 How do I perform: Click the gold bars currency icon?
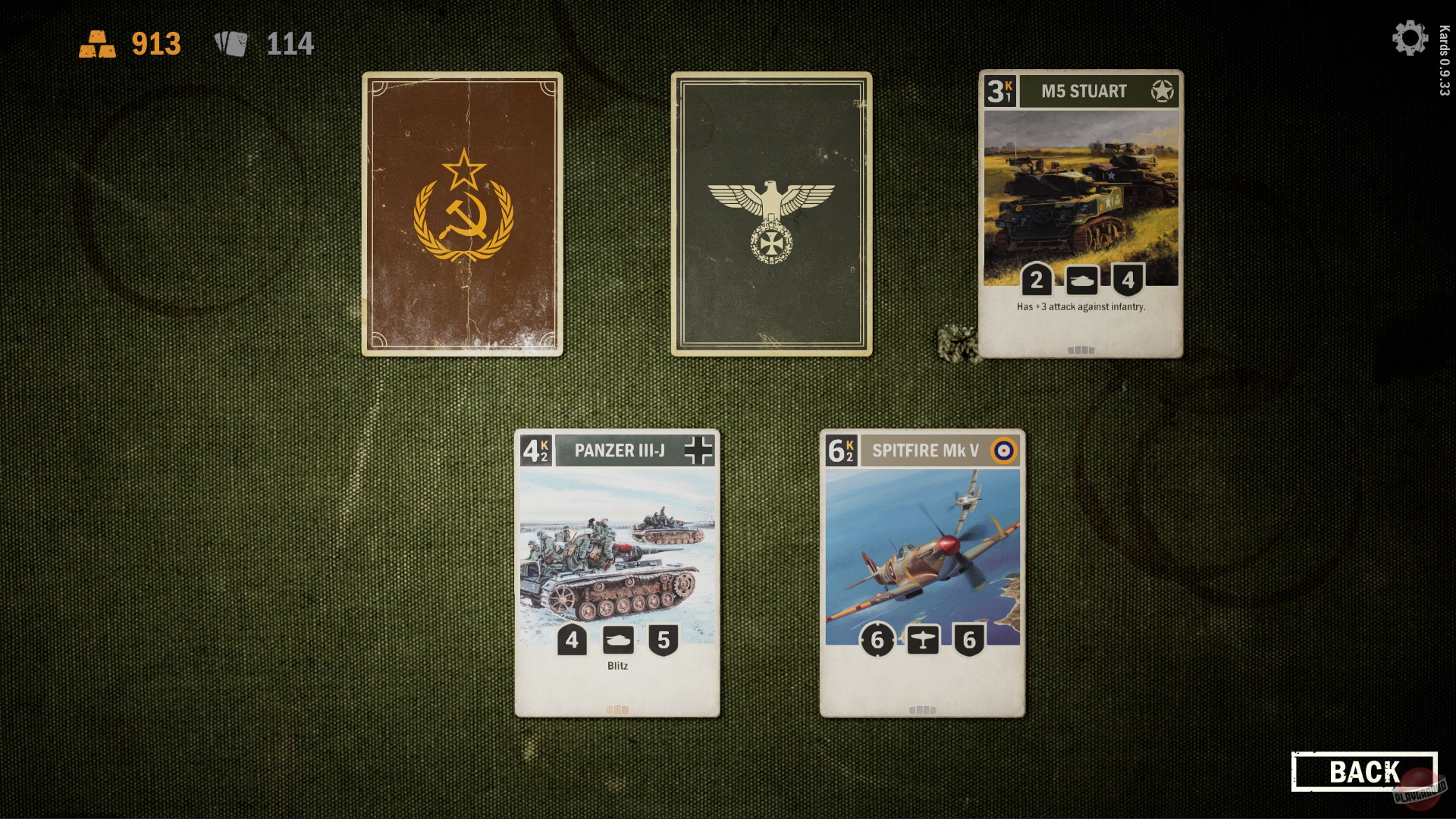coord(98,43)
